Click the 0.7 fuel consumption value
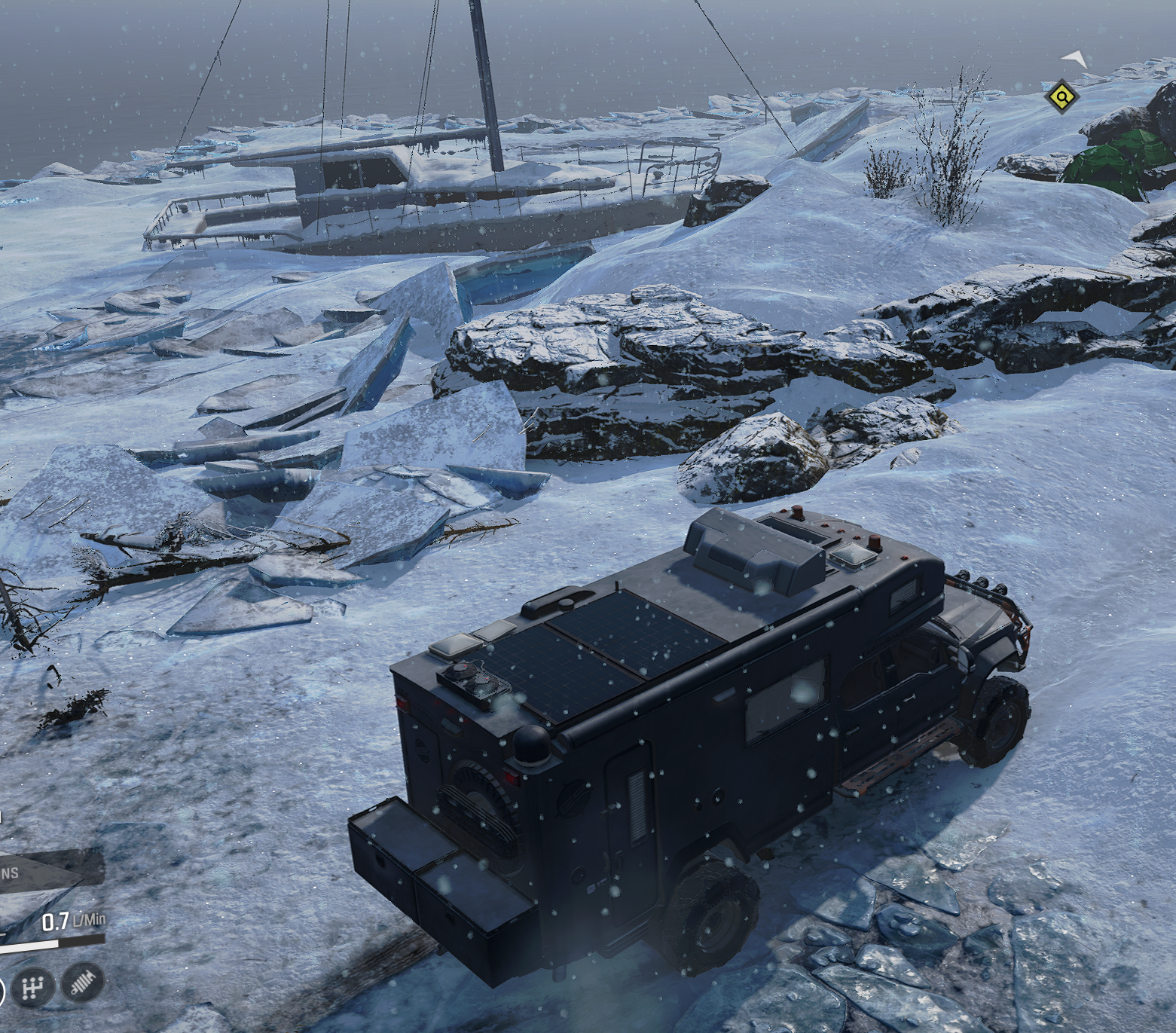This screenshot has width=1176, height=1033. click(57, 921)
